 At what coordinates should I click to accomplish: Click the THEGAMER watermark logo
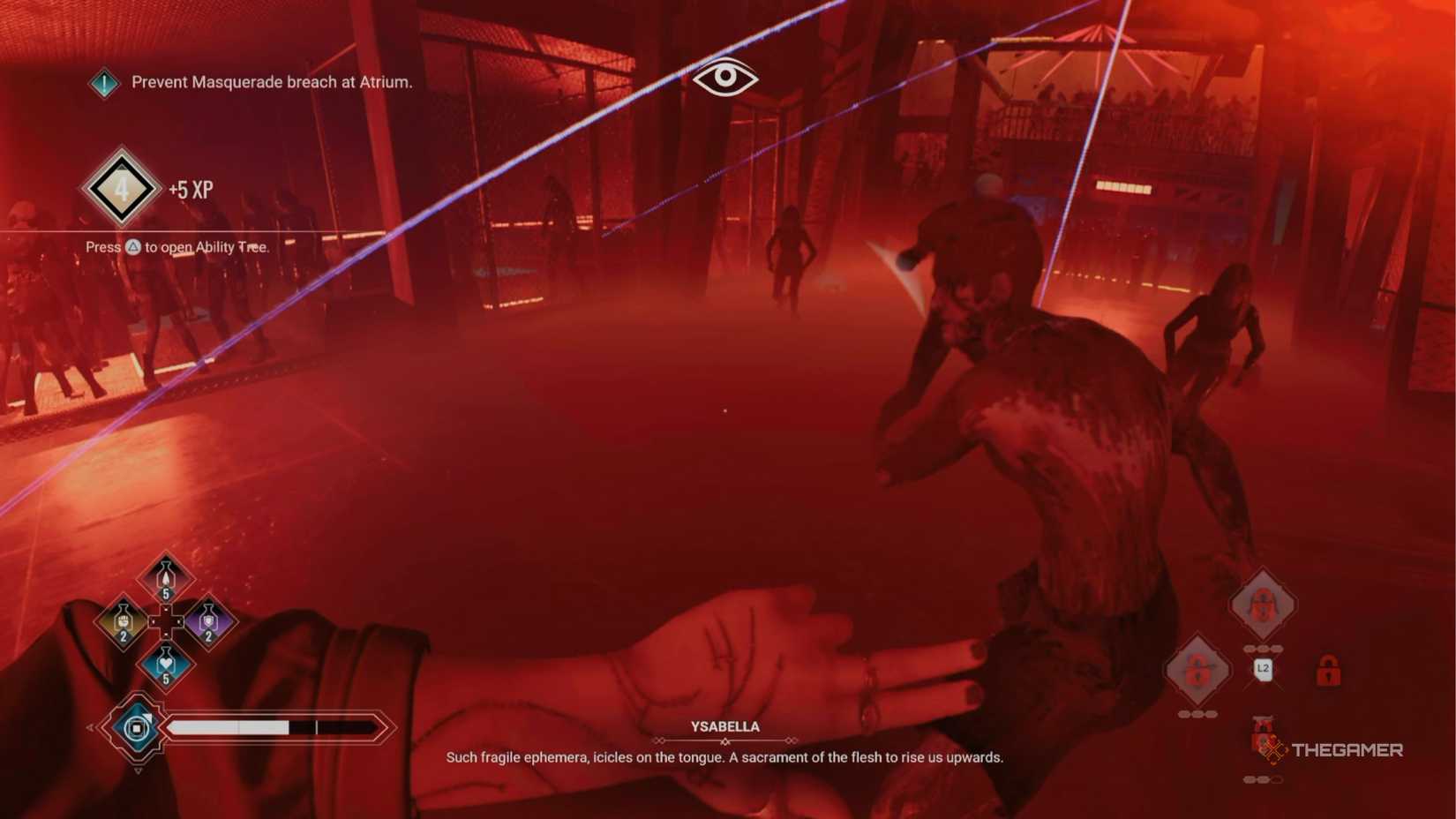click(1332, 750)
